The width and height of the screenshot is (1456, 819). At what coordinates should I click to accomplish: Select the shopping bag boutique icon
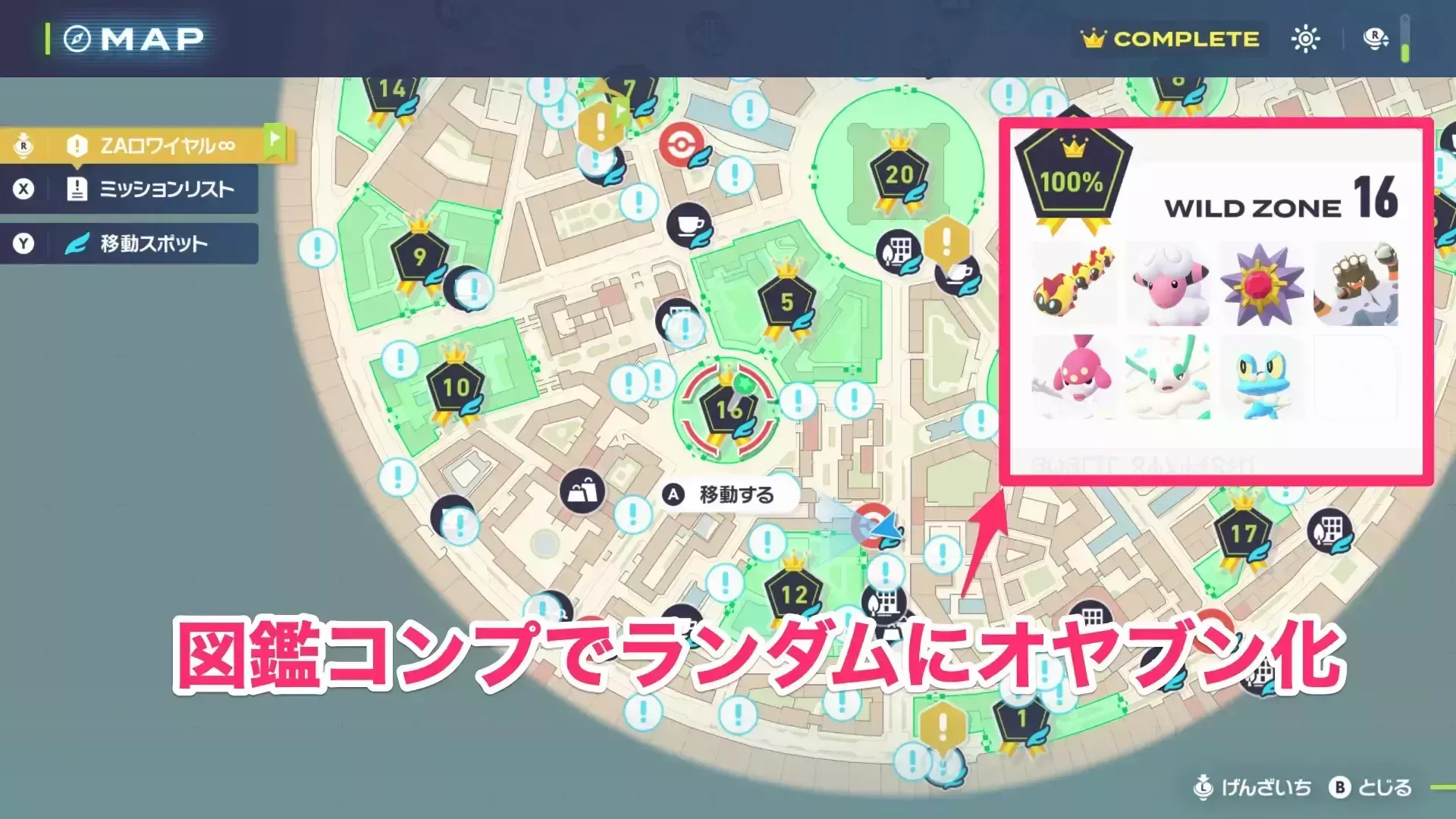(x=582, y=489)
